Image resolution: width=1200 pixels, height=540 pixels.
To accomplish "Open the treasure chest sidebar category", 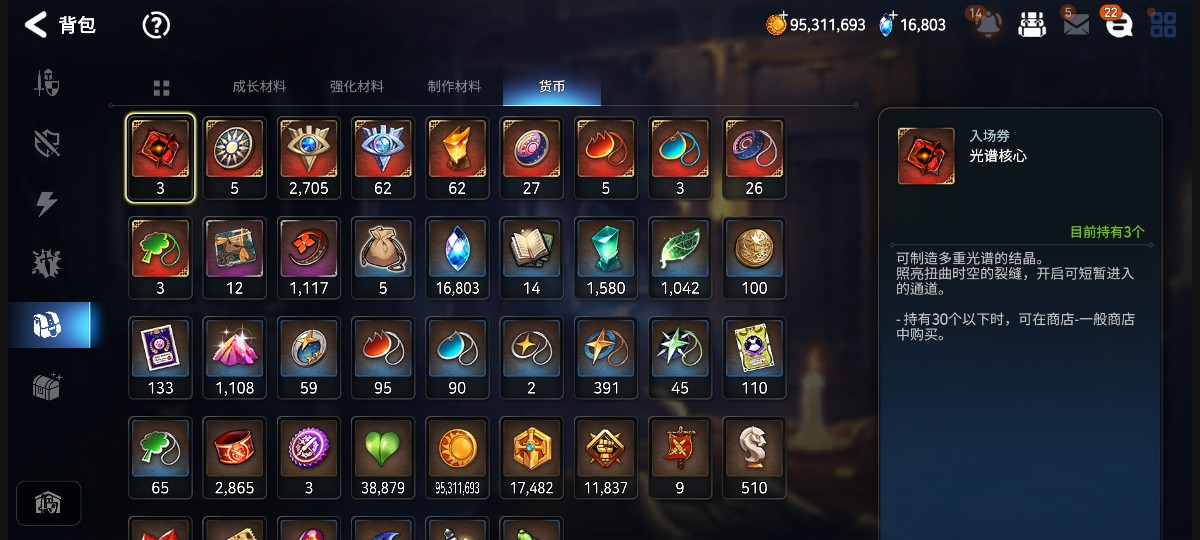I will pos(47,386).
